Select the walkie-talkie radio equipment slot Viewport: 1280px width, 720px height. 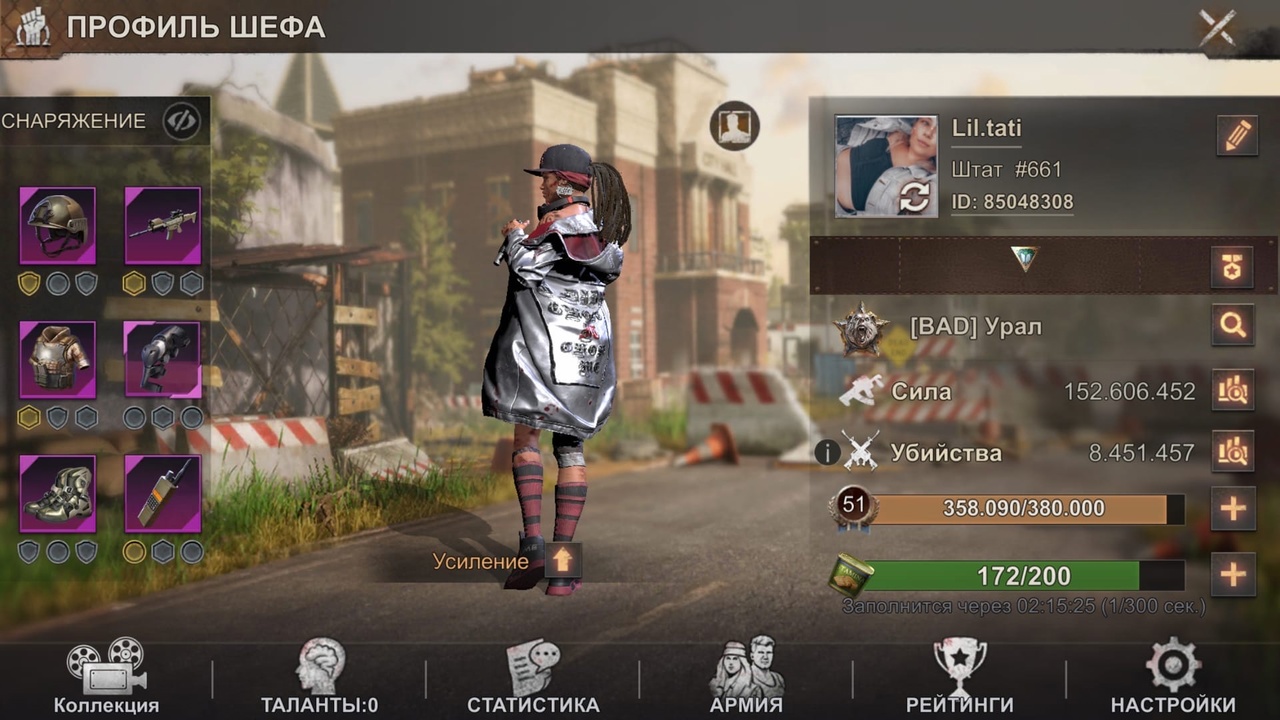coord(162,493)
